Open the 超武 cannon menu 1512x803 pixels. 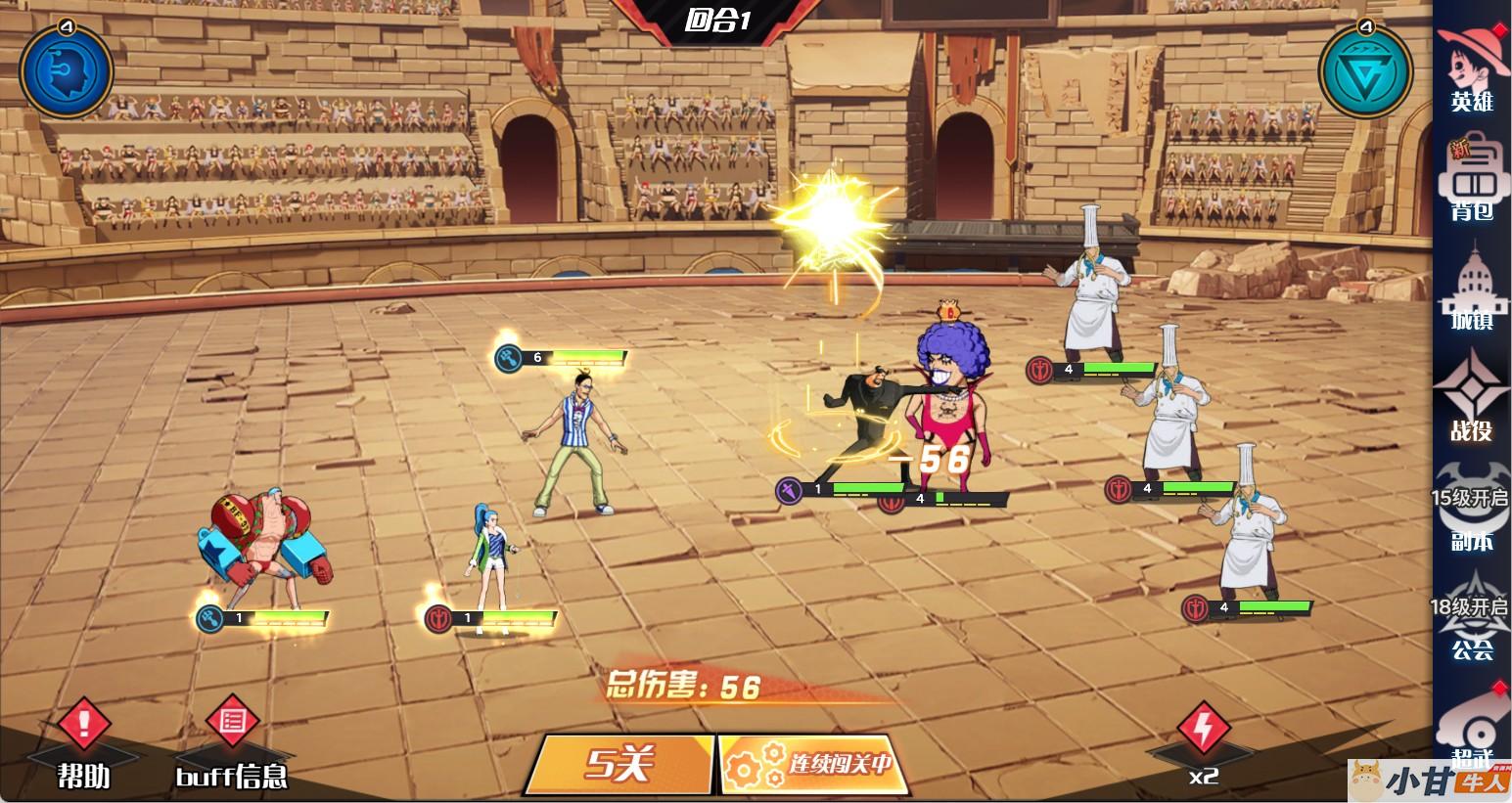[x=1471, y=736]
